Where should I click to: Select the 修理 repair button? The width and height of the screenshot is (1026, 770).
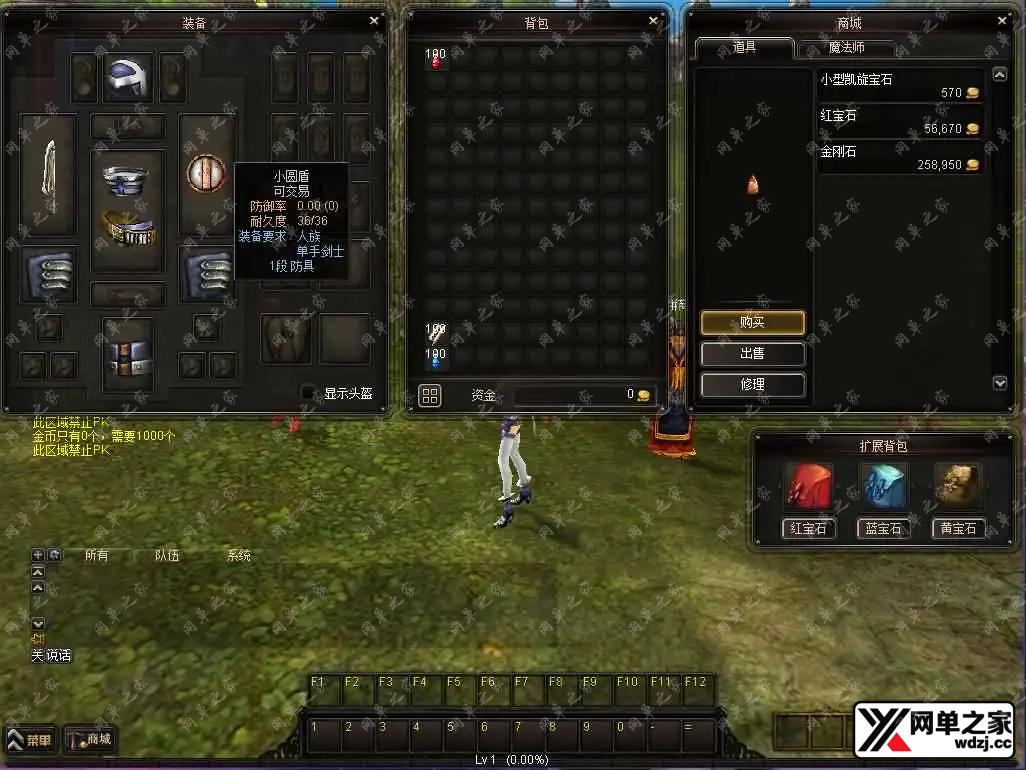click(x=752, y=385)
